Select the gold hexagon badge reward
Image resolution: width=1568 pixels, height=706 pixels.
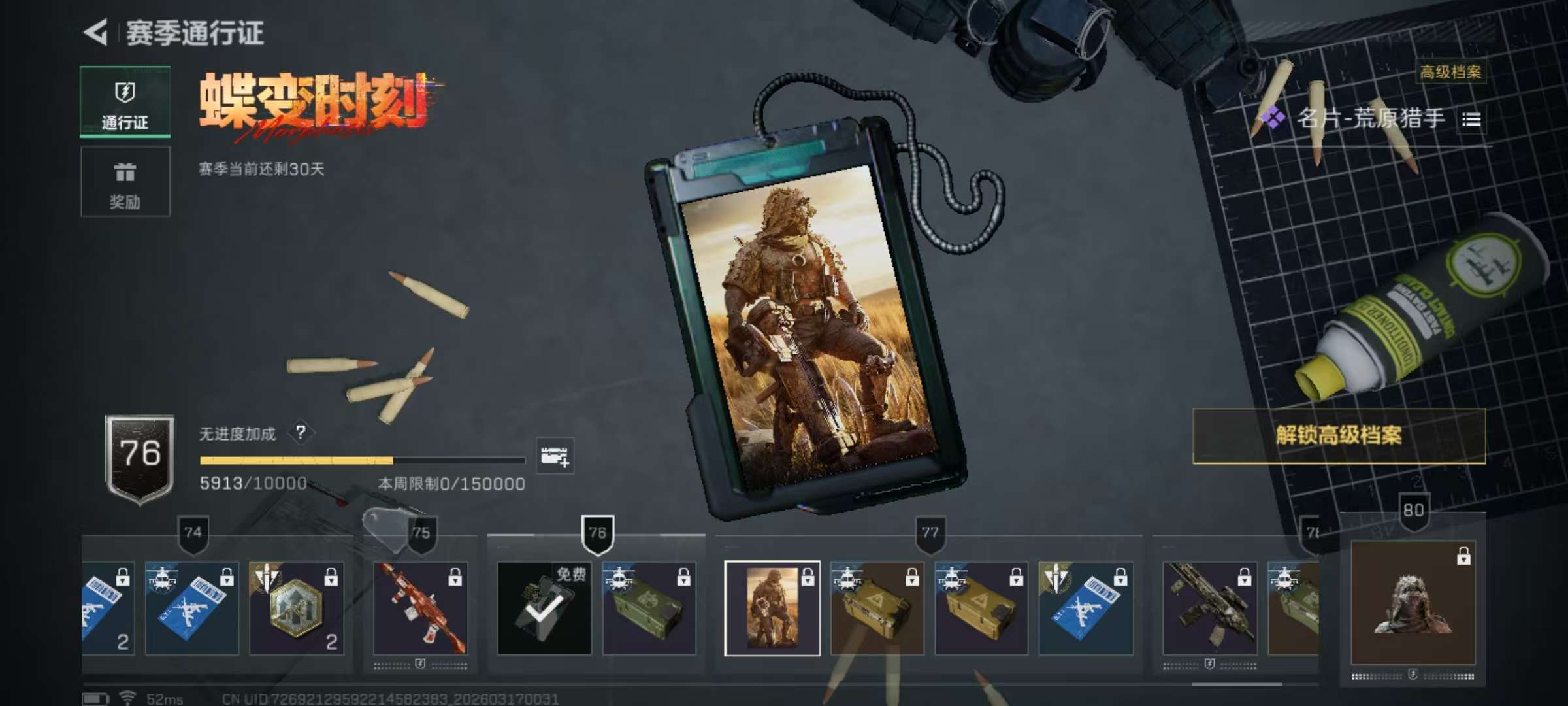click(x=296, y=608)
